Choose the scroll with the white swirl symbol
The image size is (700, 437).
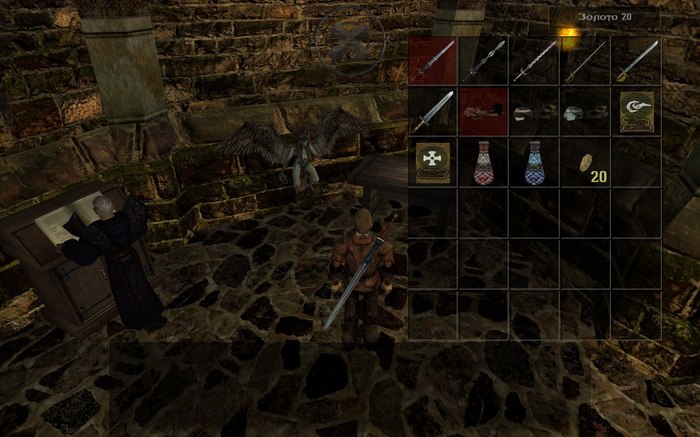637,111
